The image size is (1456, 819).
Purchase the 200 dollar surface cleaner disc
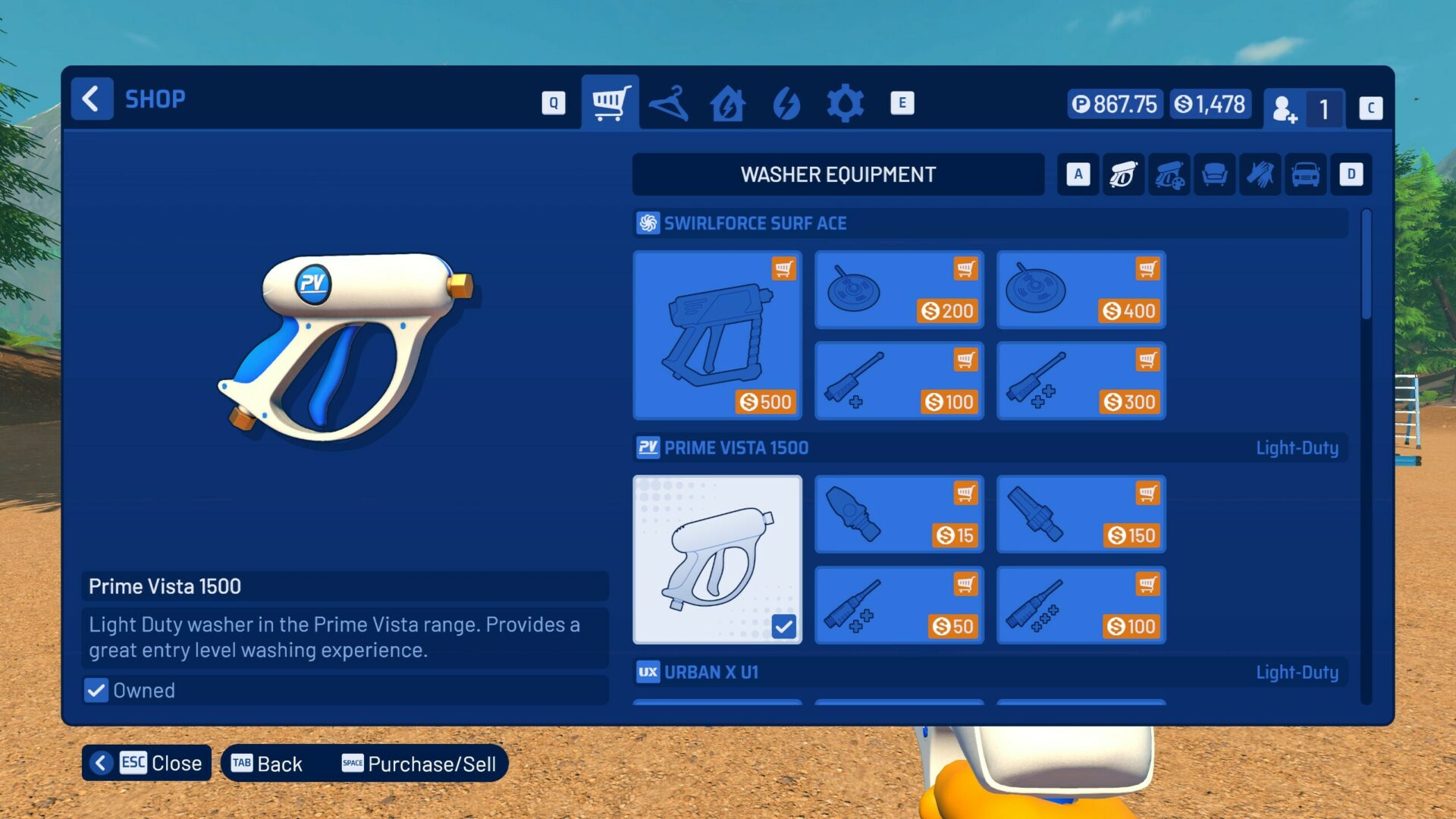coord(899,290)
